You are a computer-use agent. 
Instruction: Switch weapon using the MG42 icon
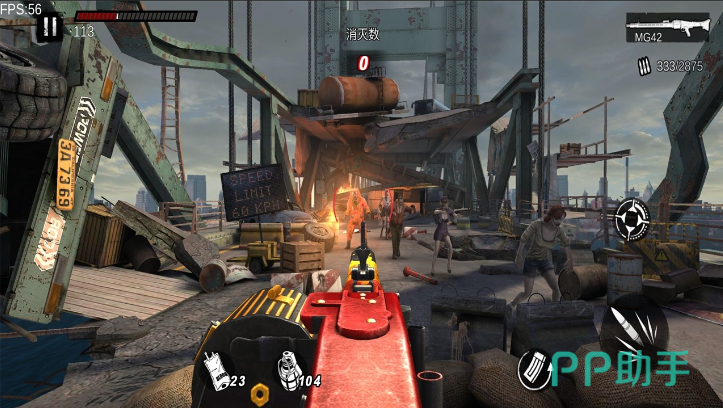(x=661, y=26)
